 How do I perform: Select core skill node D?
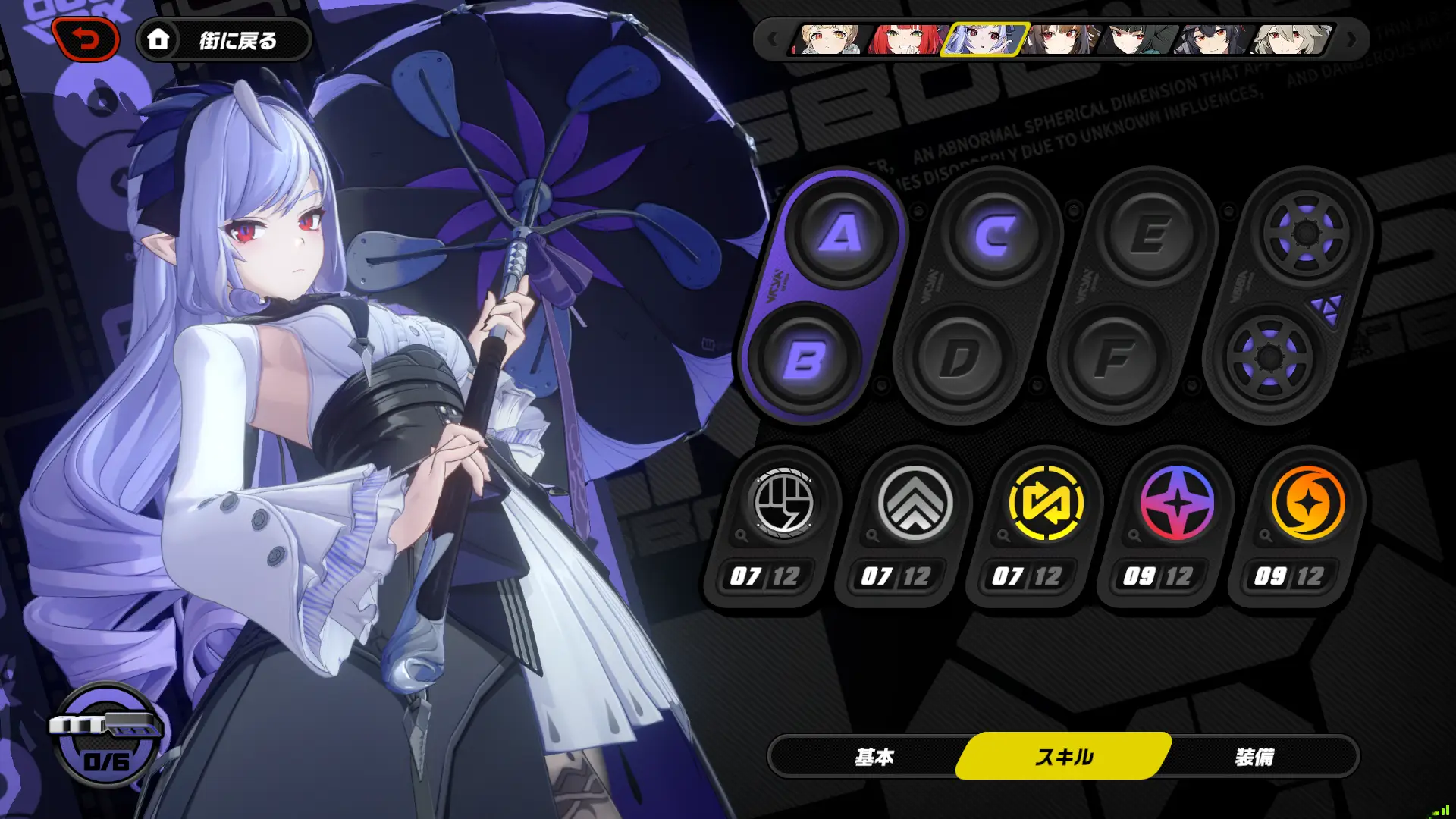(x=959, y=359)
